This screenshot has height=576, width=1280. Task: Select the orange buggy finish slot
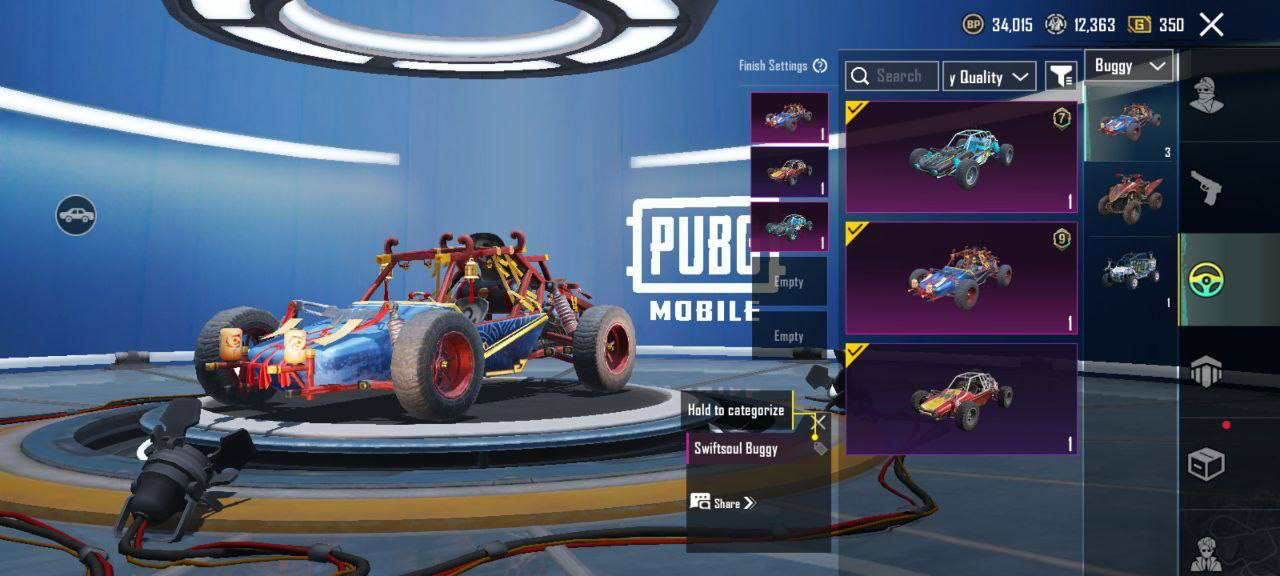pos(789,172)
